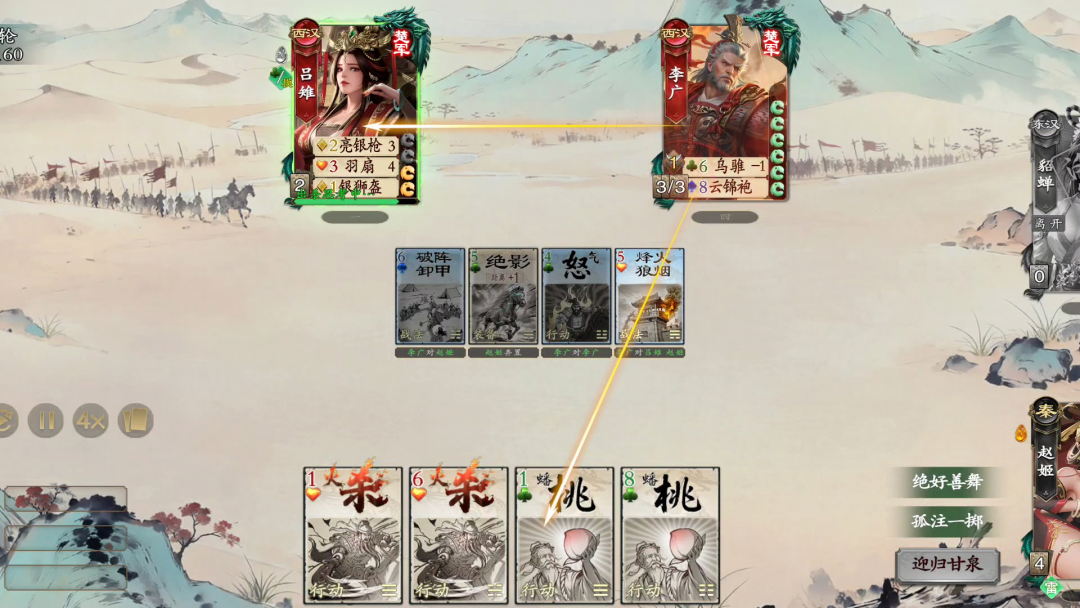The height and width of the screenshot is (608, 1080).
Task: Select the 吕雉 general card
Action: tap(355, 112)
